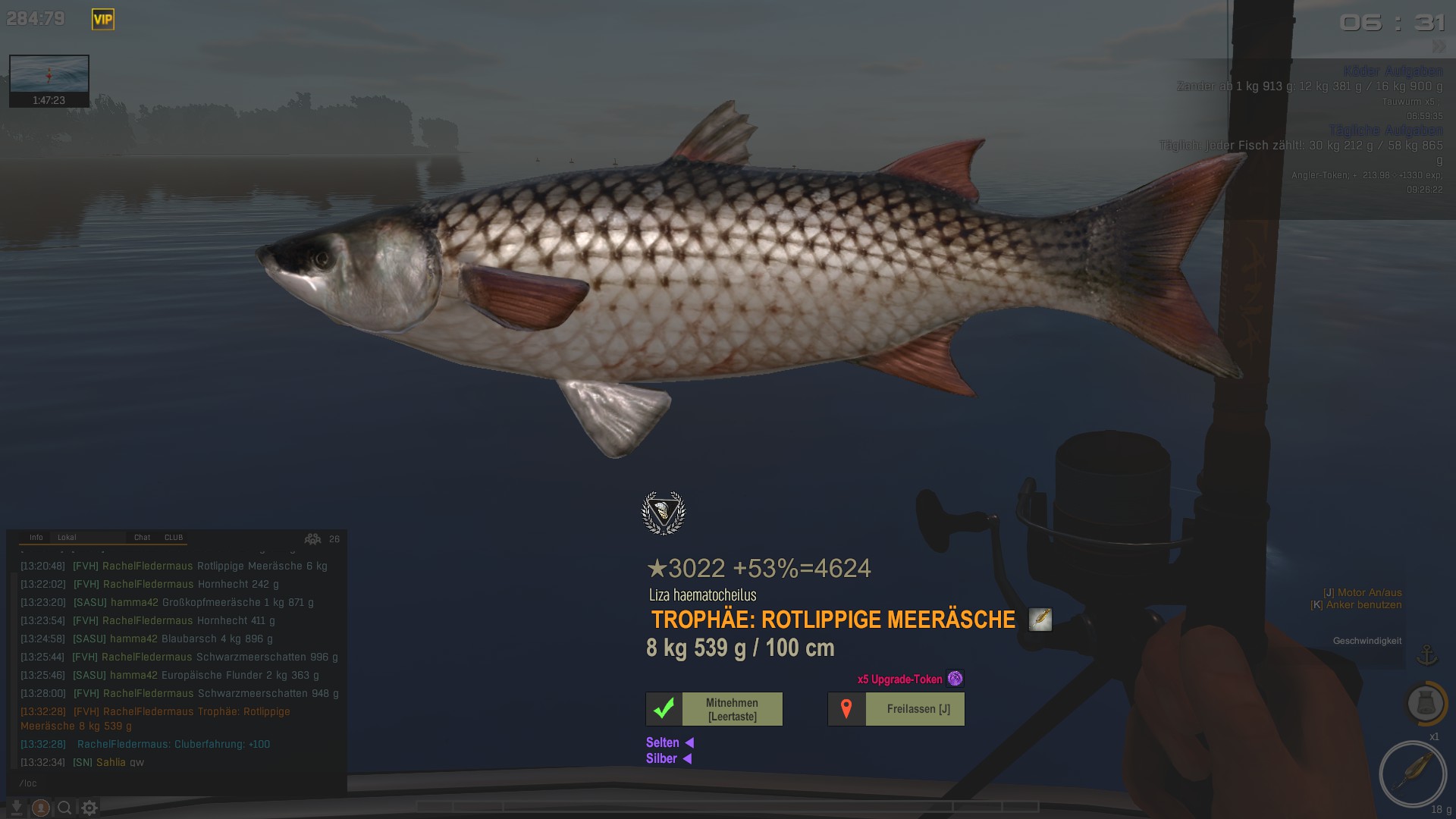Image resolution: width=1456 pixels, height=819 pixels.
Task: Focus the chat input field
Action: tap(174, 783)
